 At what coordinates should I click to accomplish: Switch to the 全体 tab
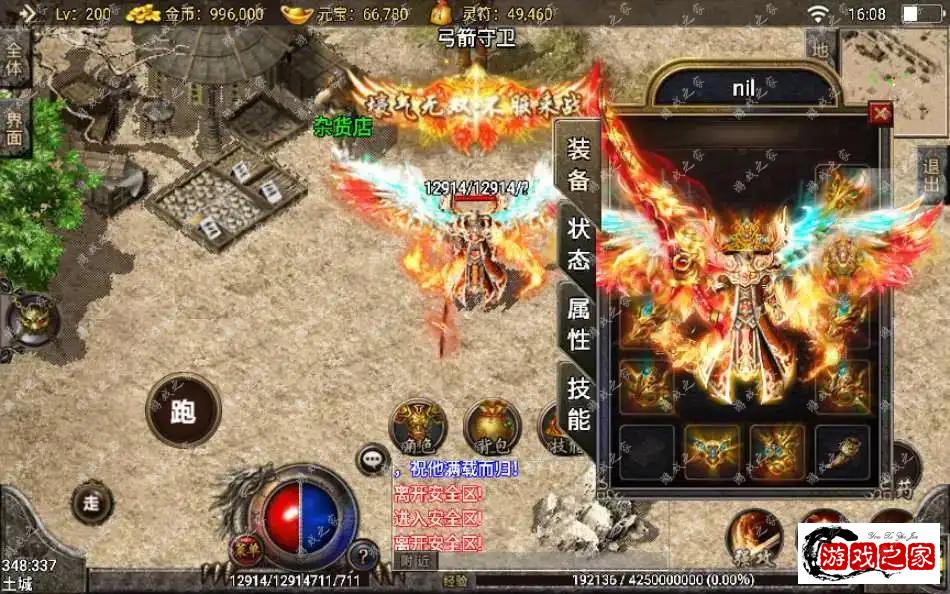click(x=15, y=60)
